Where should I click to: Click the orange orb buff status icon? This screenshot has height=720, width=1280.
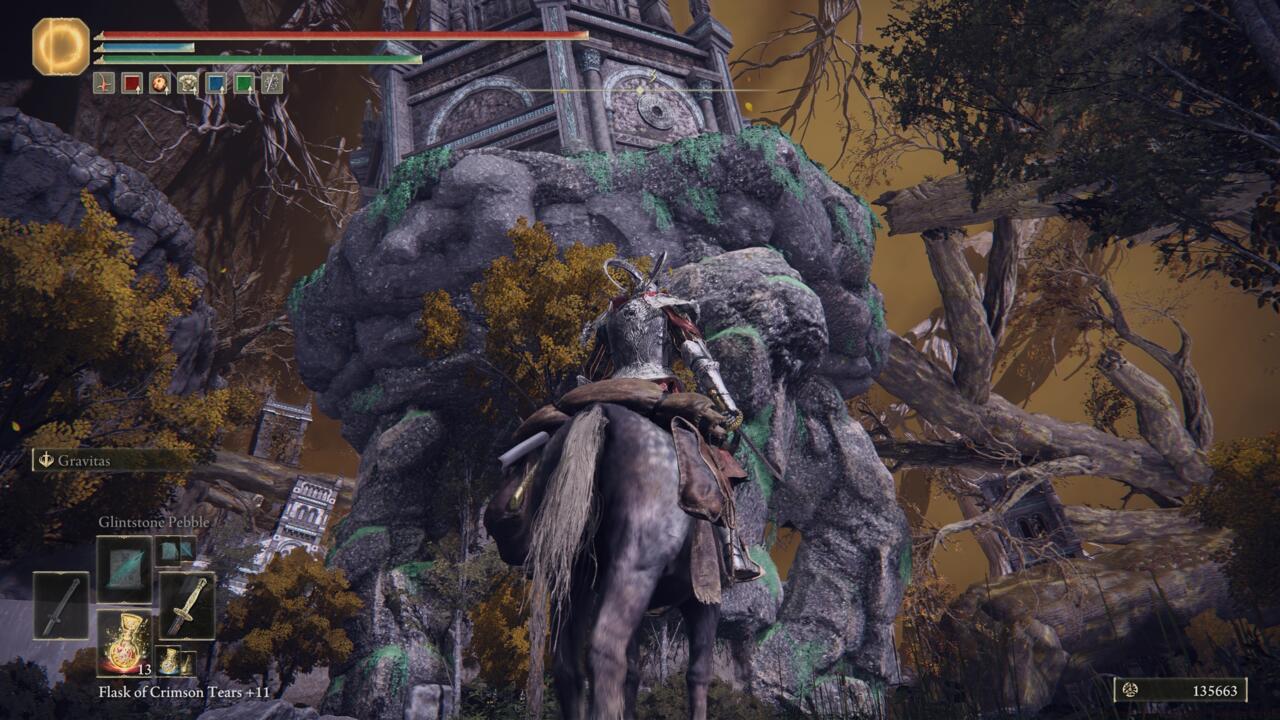click(x=160, y=83)
